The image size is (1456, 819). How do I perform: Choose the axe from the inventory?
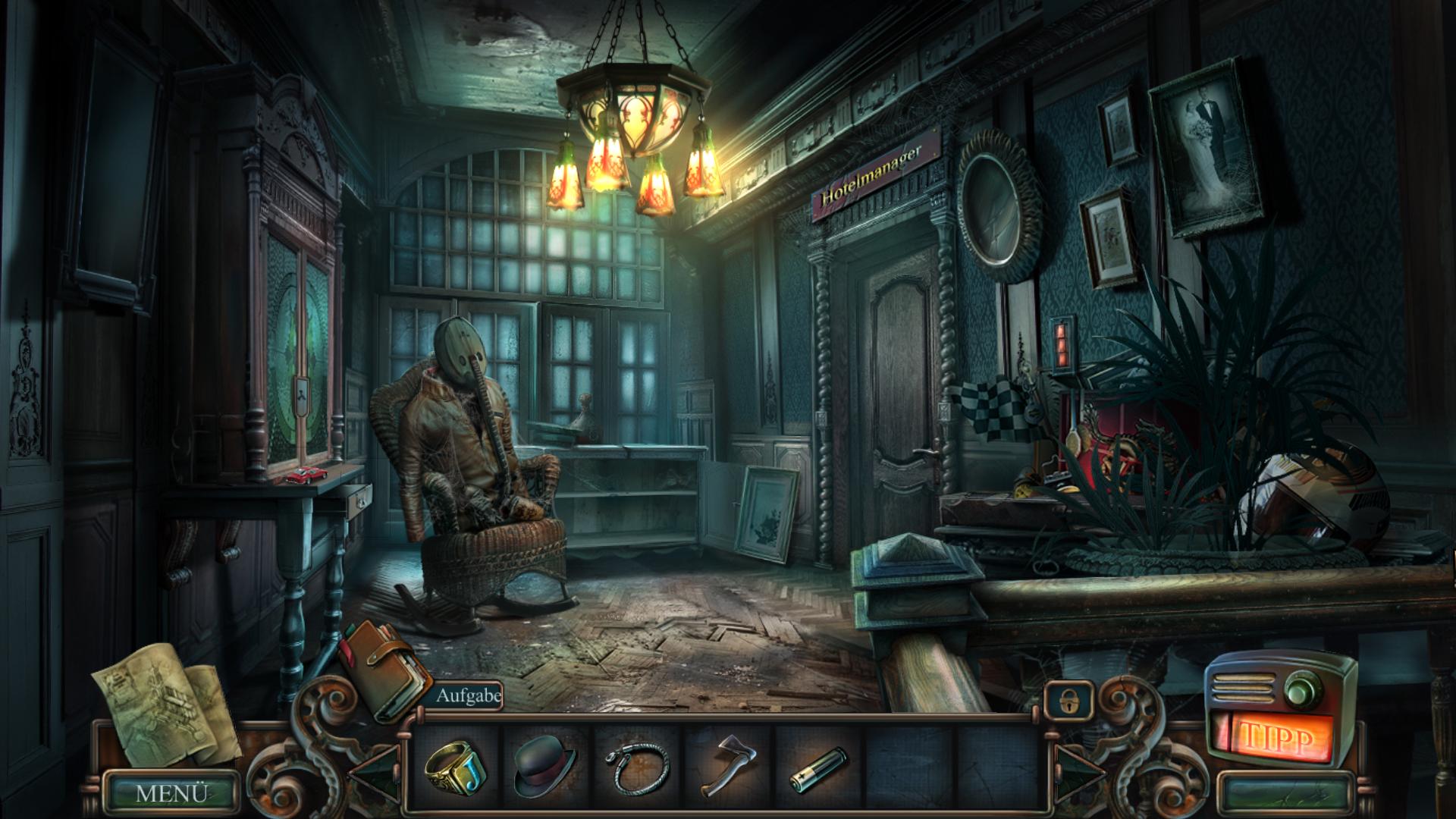click(x=726, y=766)
